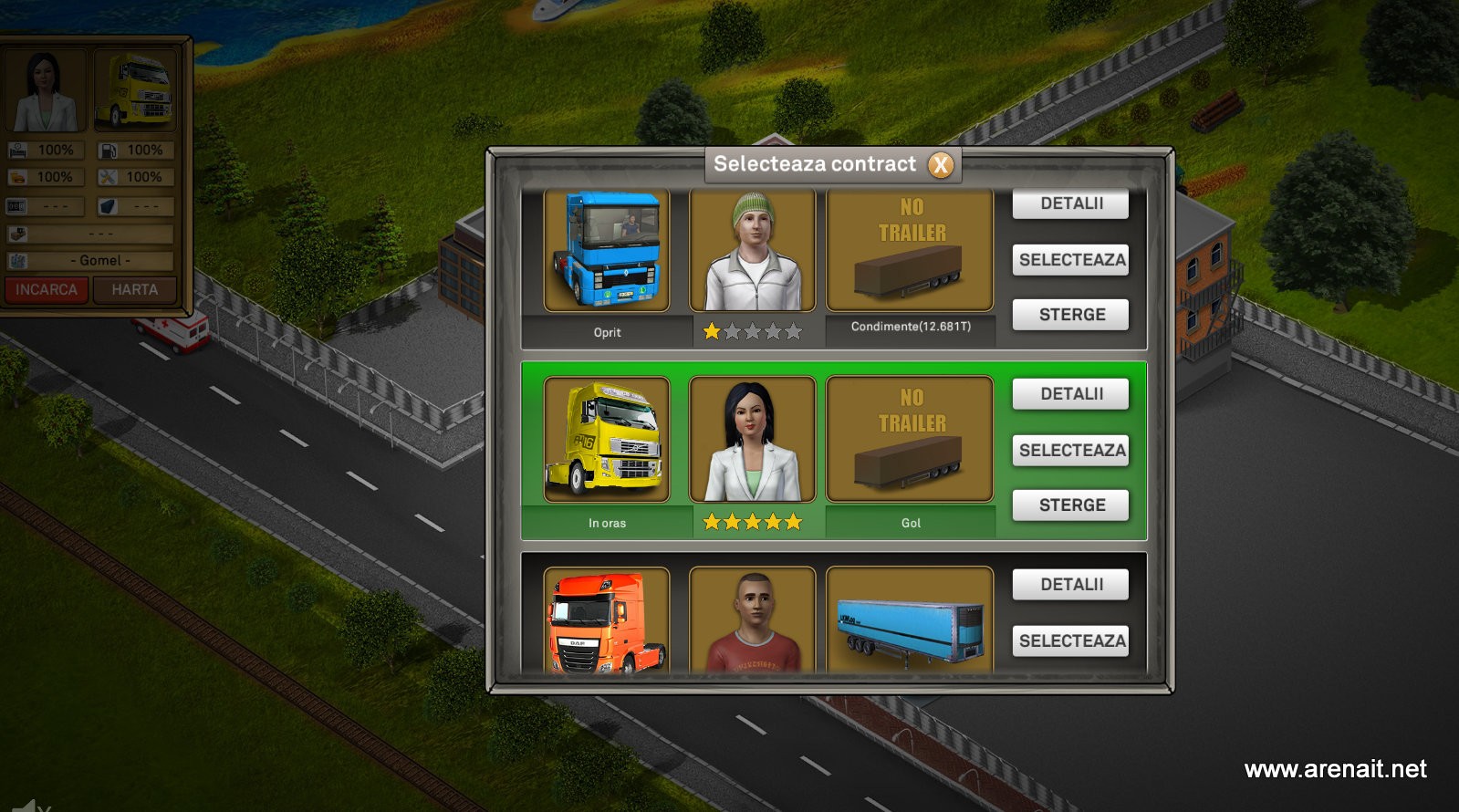Open DETALII for the blue truck contract

[x=1070, y=203]
